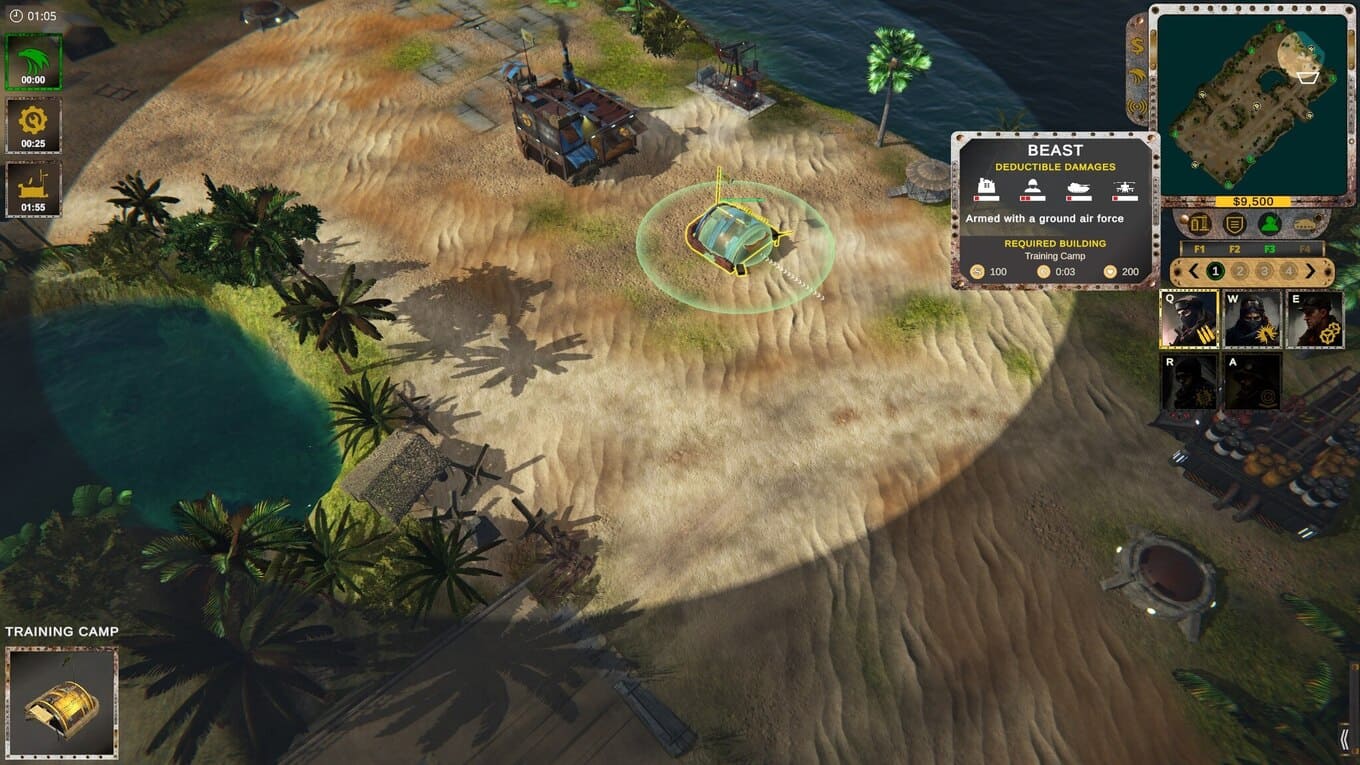Select the green eagle power icon
1360x765 pixels.
tap(34, 61)
